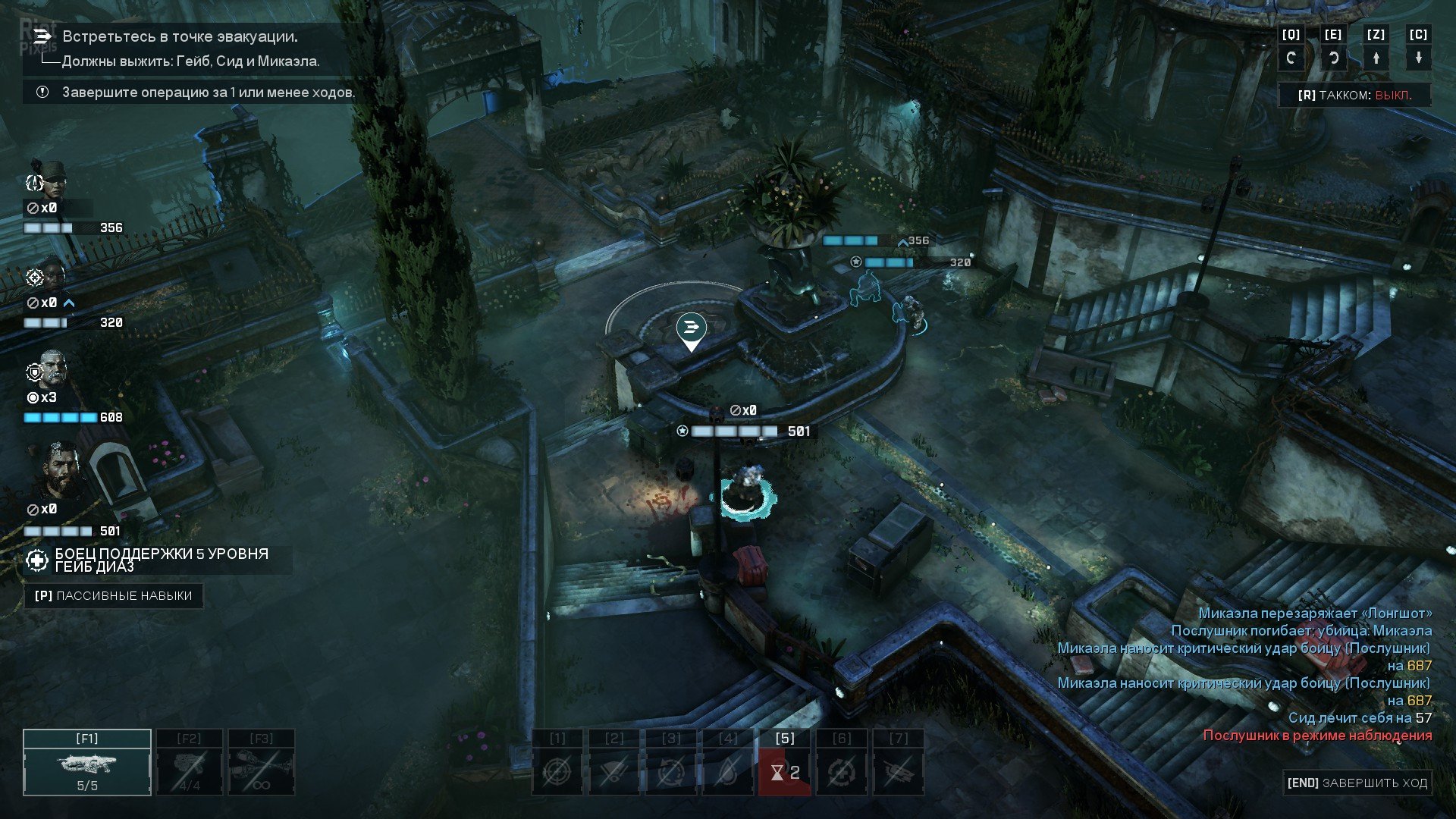Open Пассивные навыки passive skills panel
1456x819 pixels.
click(x=114, y=596)
